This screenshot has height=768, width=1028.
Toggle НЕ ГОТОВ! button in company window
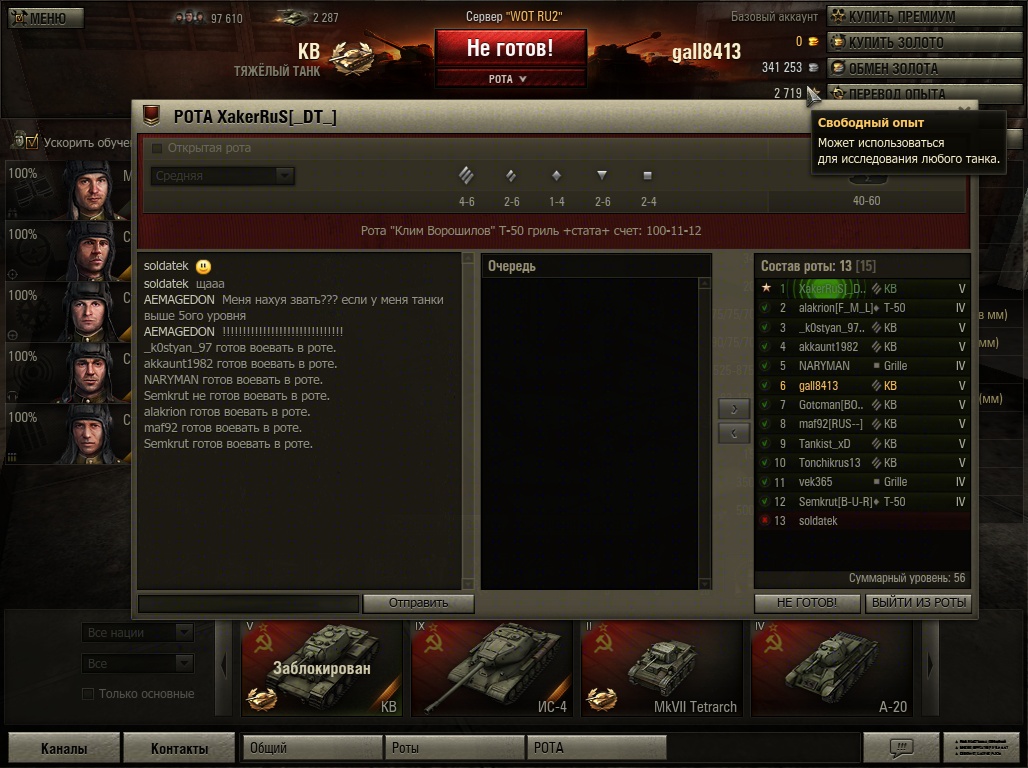[806, 603]
